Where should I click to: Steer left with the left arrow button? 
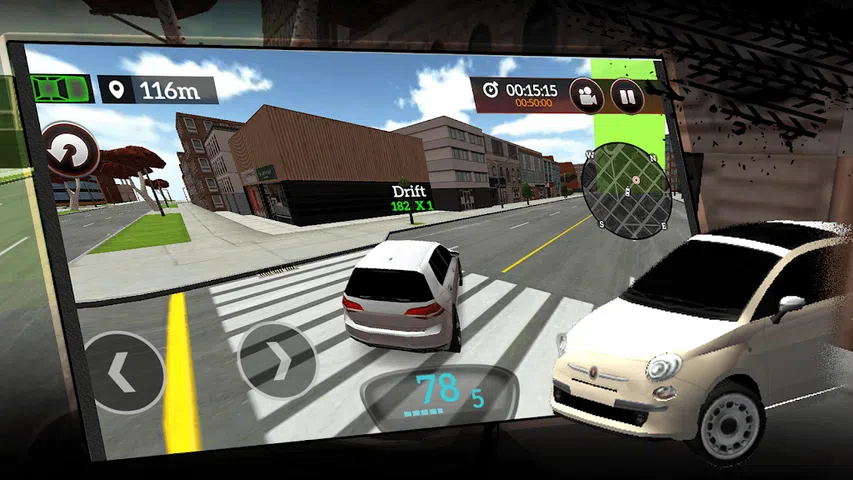(x=122, y=372)
